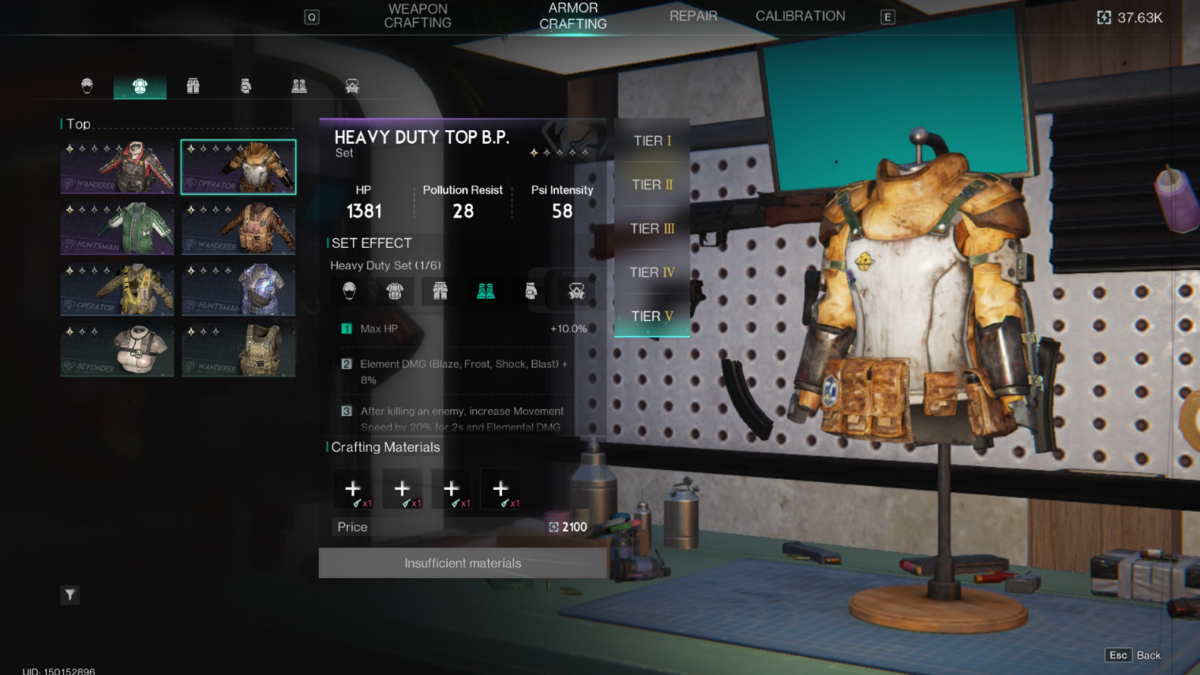Open the blueprint filter funnel icon
This screenshot has width=1200, height=675.
(x=70, y=595)
